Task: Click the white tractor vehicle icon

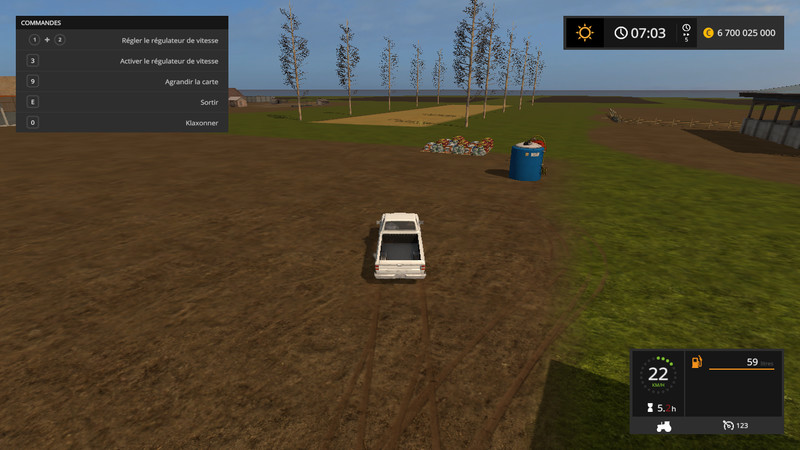Action: (662, 425)
